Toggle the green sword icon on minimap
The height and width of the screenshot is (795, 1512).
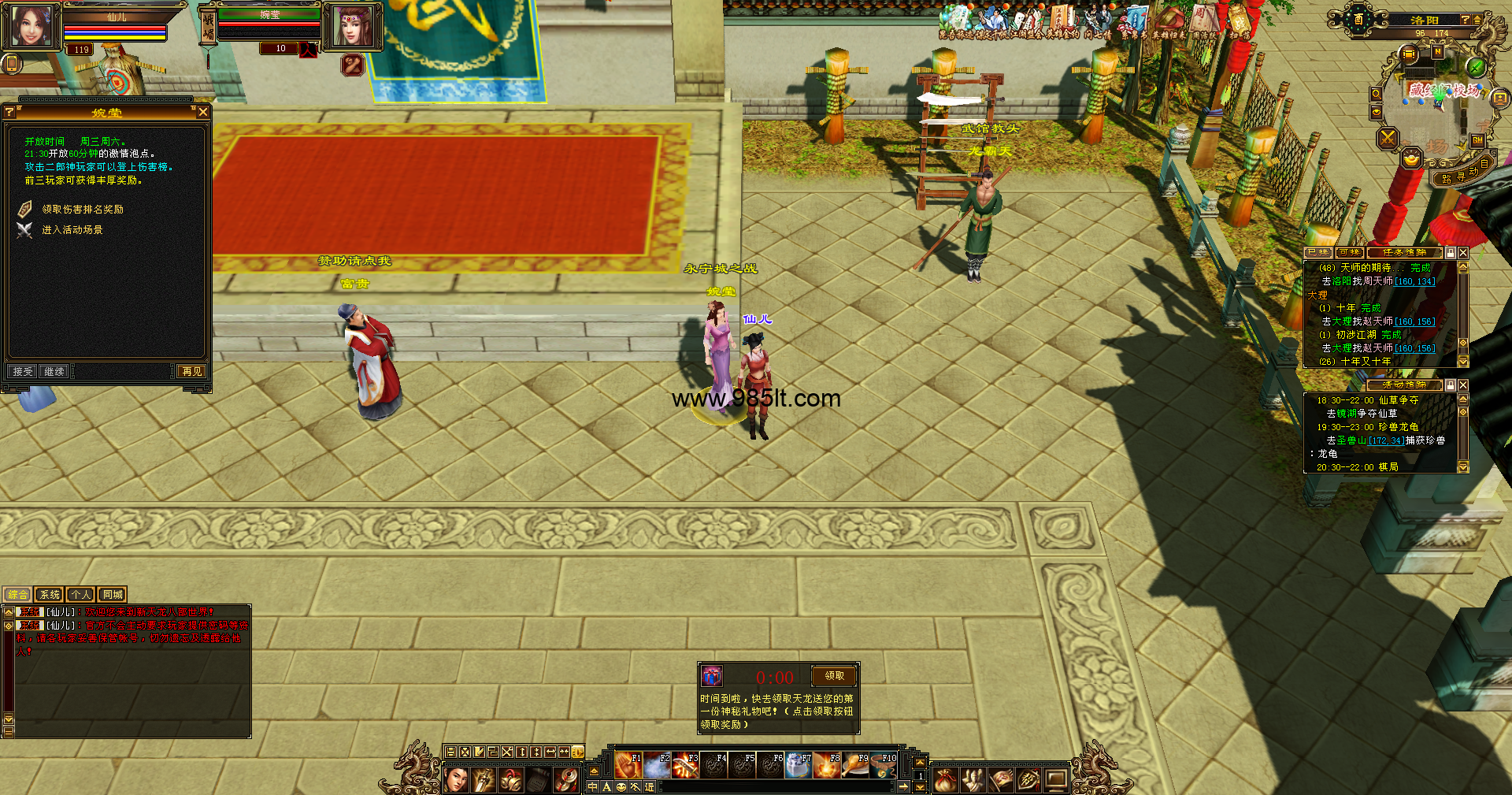tap(1477, 68)
